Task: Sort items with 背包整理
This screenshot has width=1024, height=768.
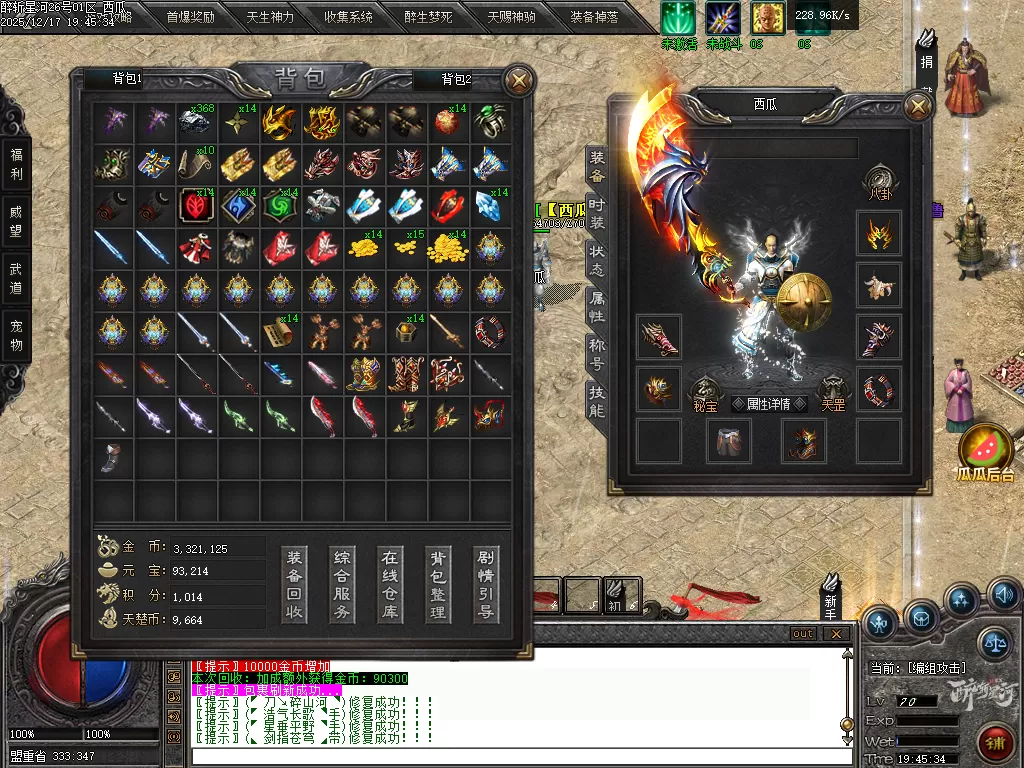Action: pyautogui.click(x=438, y=584)
